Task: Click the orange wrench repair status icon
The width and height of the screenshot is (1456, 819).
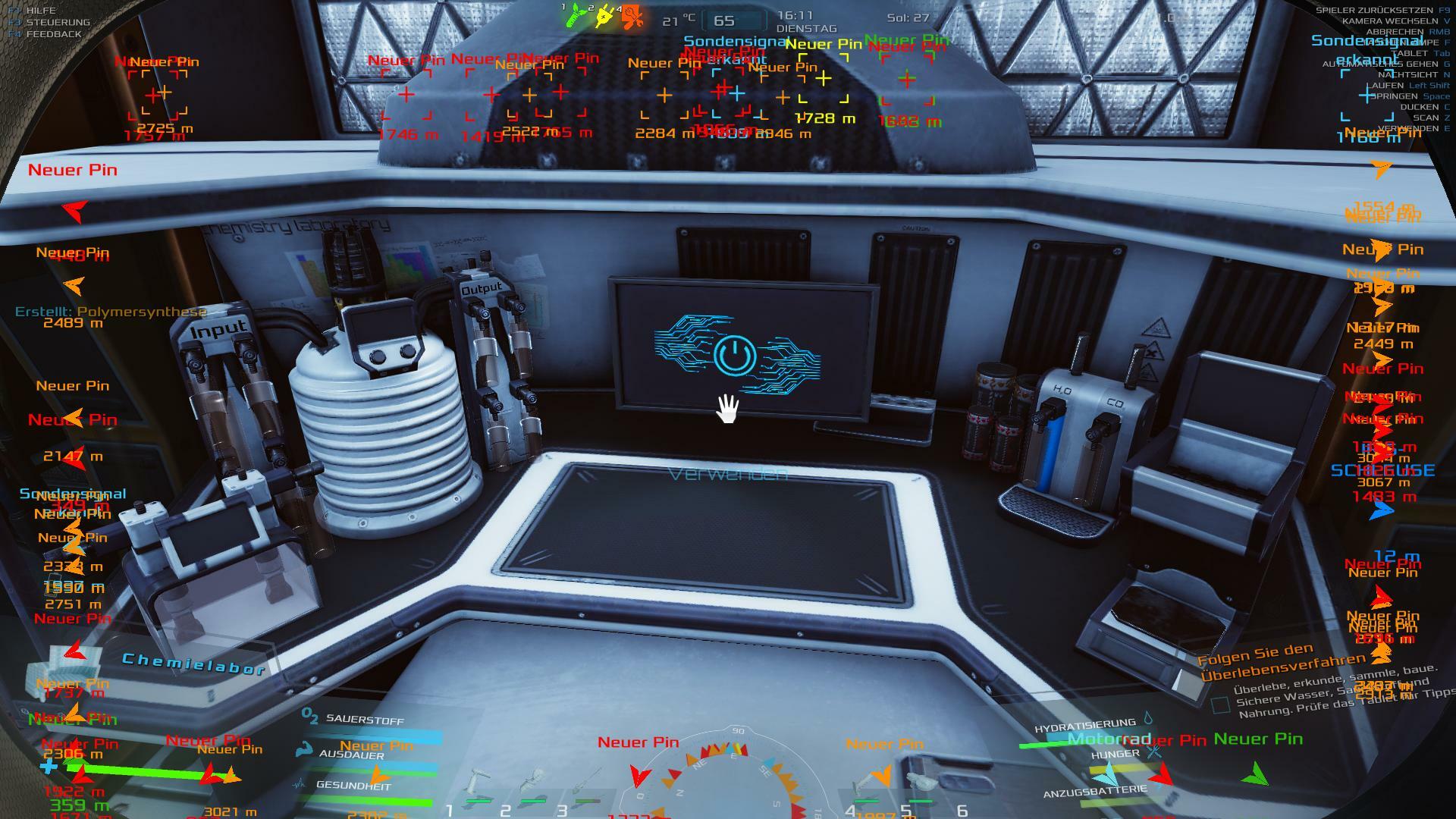Action: [x=632, y=16]
